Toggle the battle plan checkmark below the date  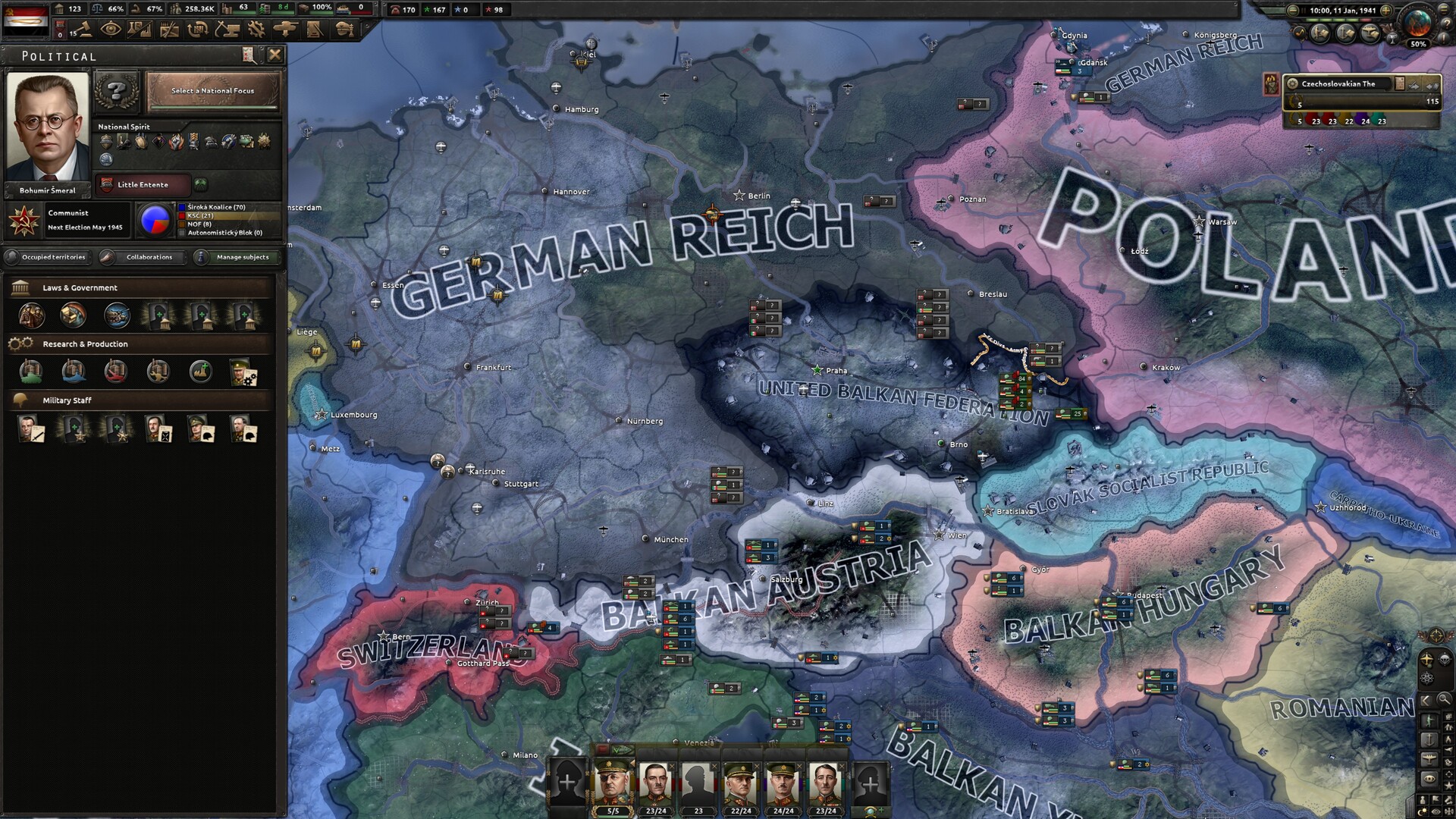1300,33
